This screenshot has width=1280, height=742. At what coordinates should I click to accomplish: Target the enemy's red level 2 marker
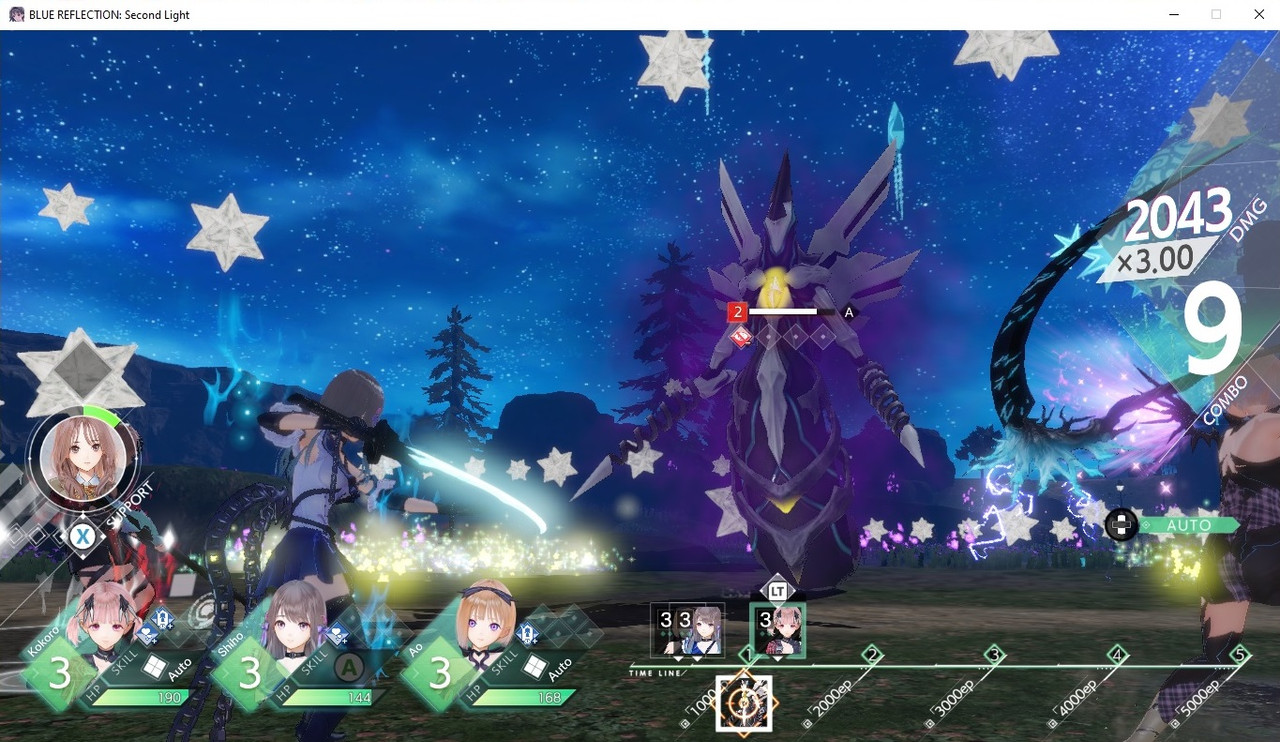click(x=738, y=312)
